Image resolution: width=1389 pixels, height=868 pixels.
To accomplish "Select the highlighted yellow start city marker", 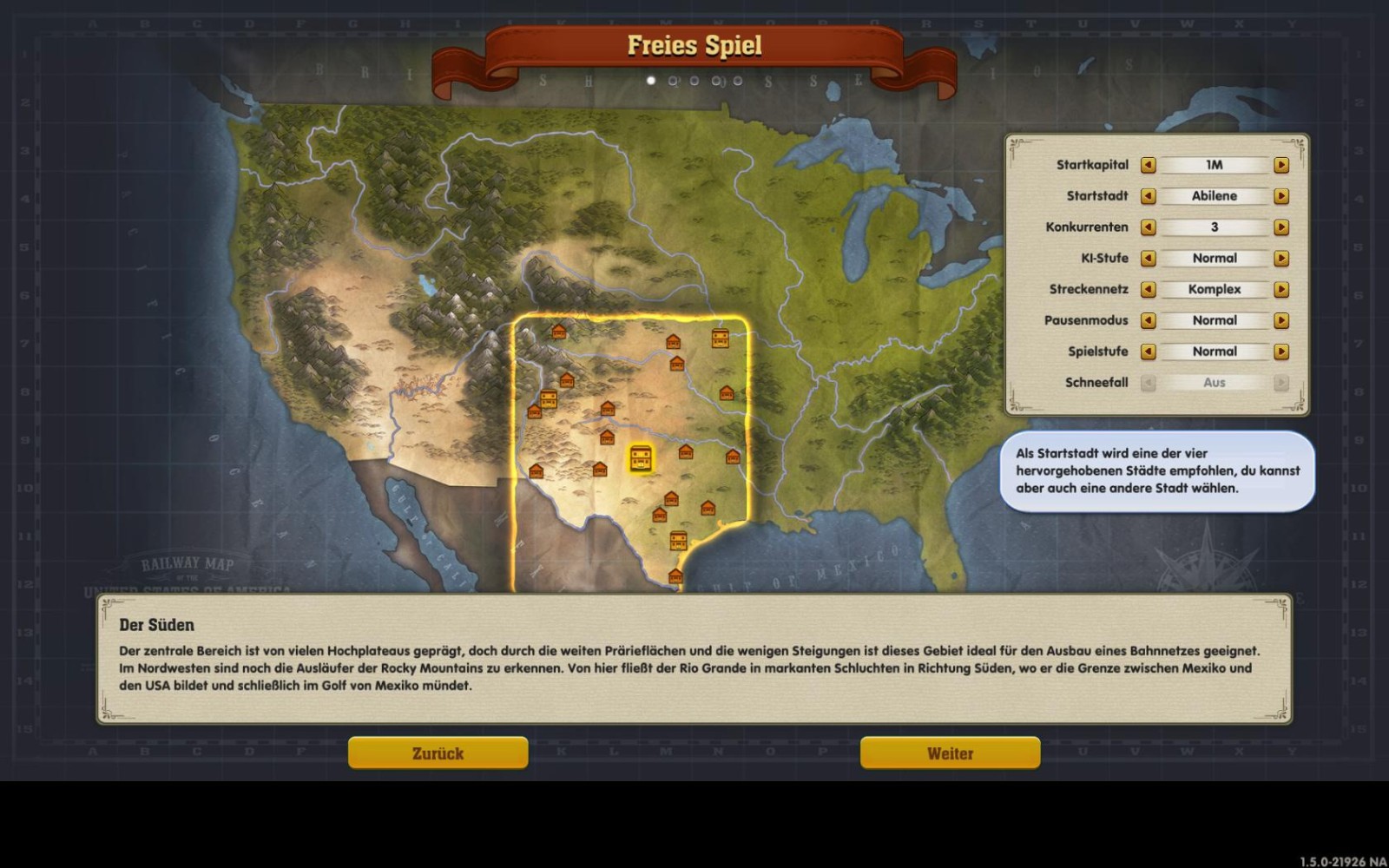I will coord(641,458).
